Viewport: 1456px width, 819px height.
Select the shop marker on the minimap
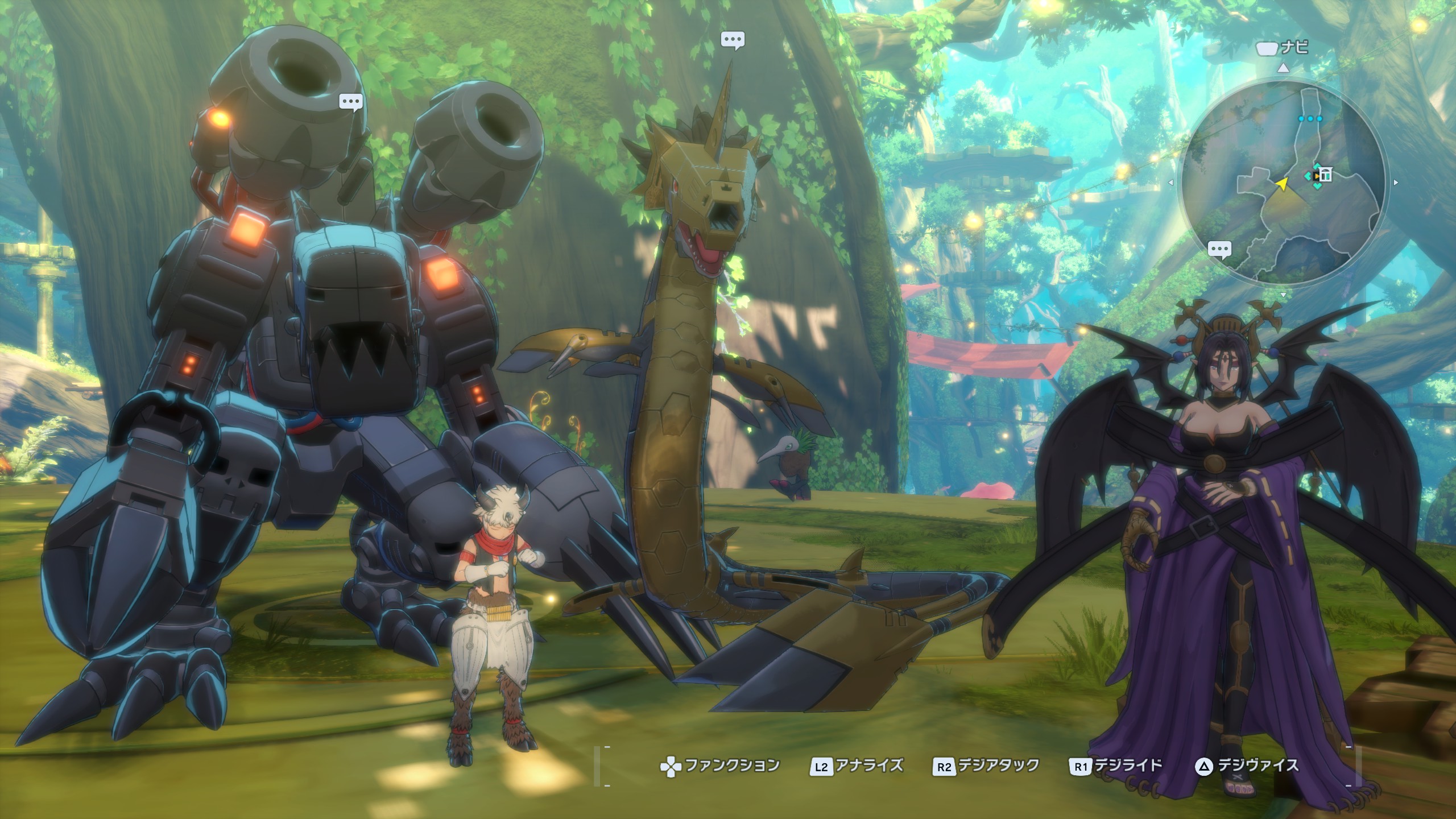click(x=1325, y=174)
